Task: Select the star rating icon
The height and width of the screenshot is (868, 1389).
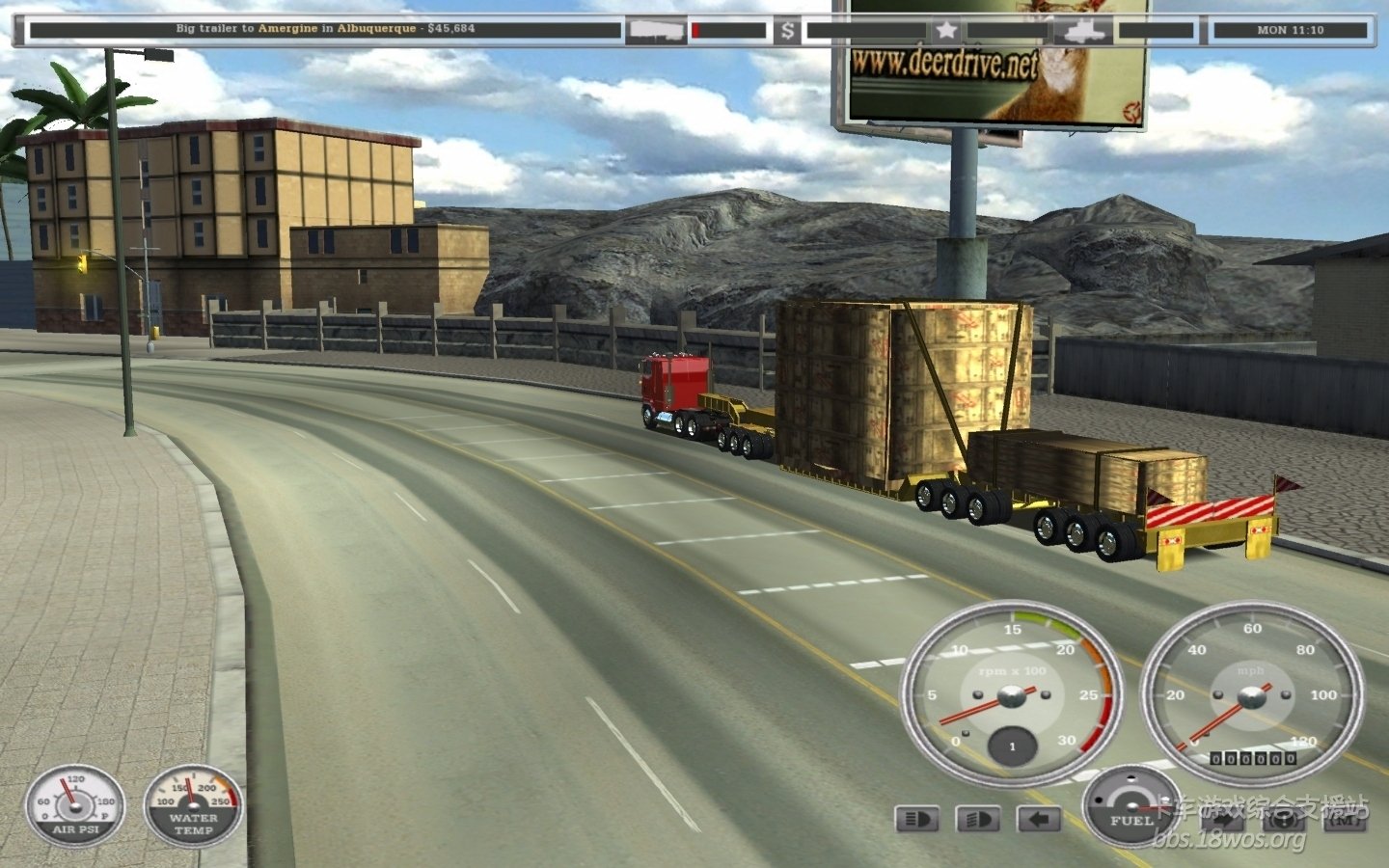Action: coord(946,31)
